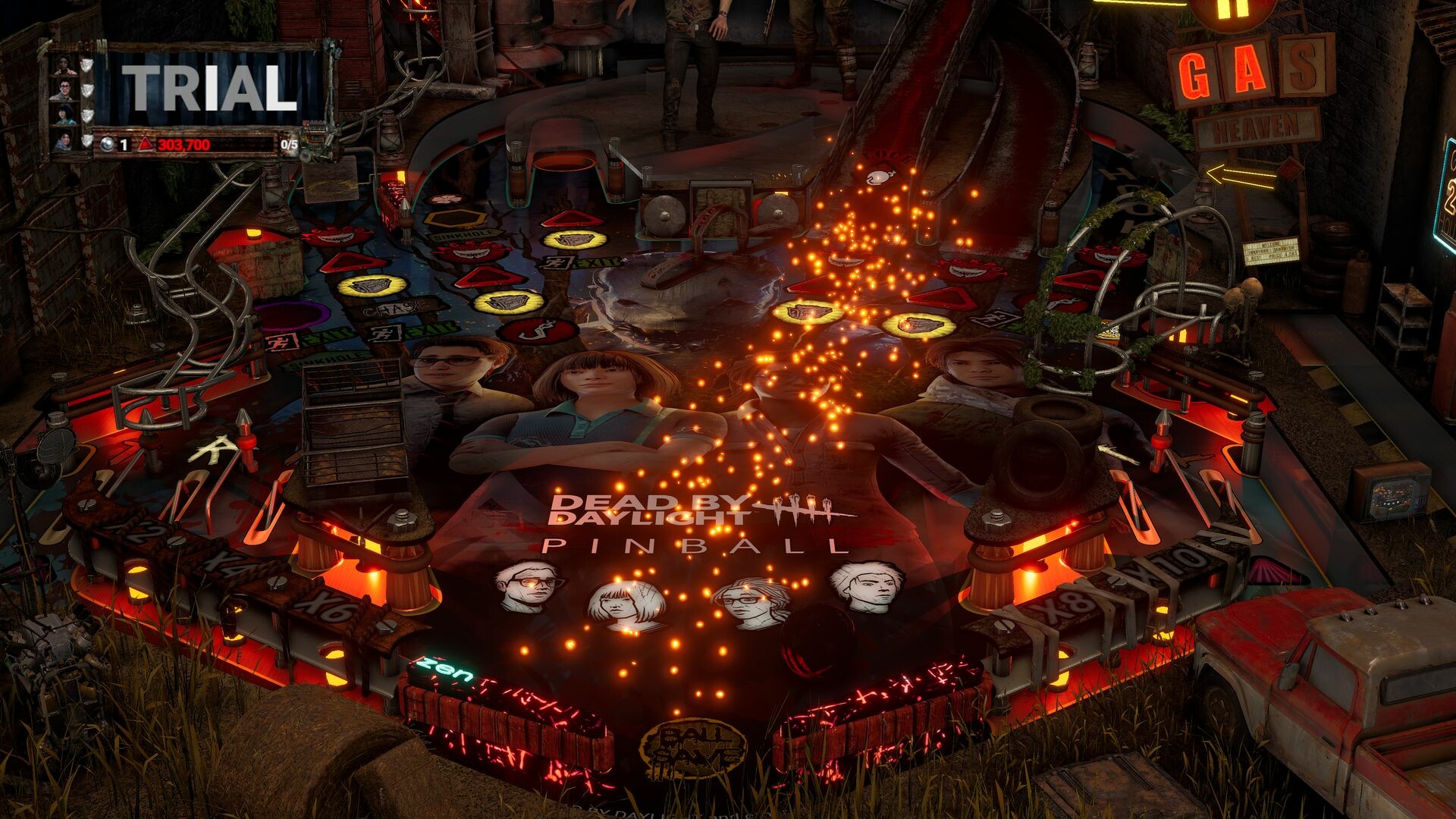Select a lit yellow generator light
This screenshot has height=819, width=1456.
click(x=370, y=287)
